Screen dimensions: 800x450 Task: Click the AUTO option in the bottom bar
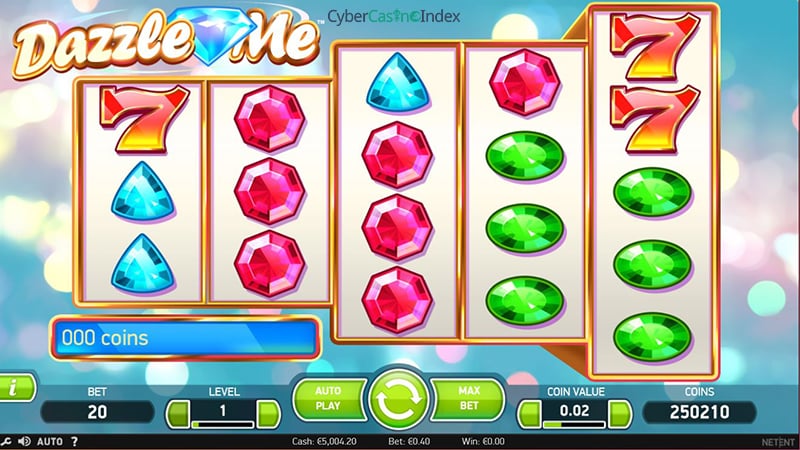50,441
